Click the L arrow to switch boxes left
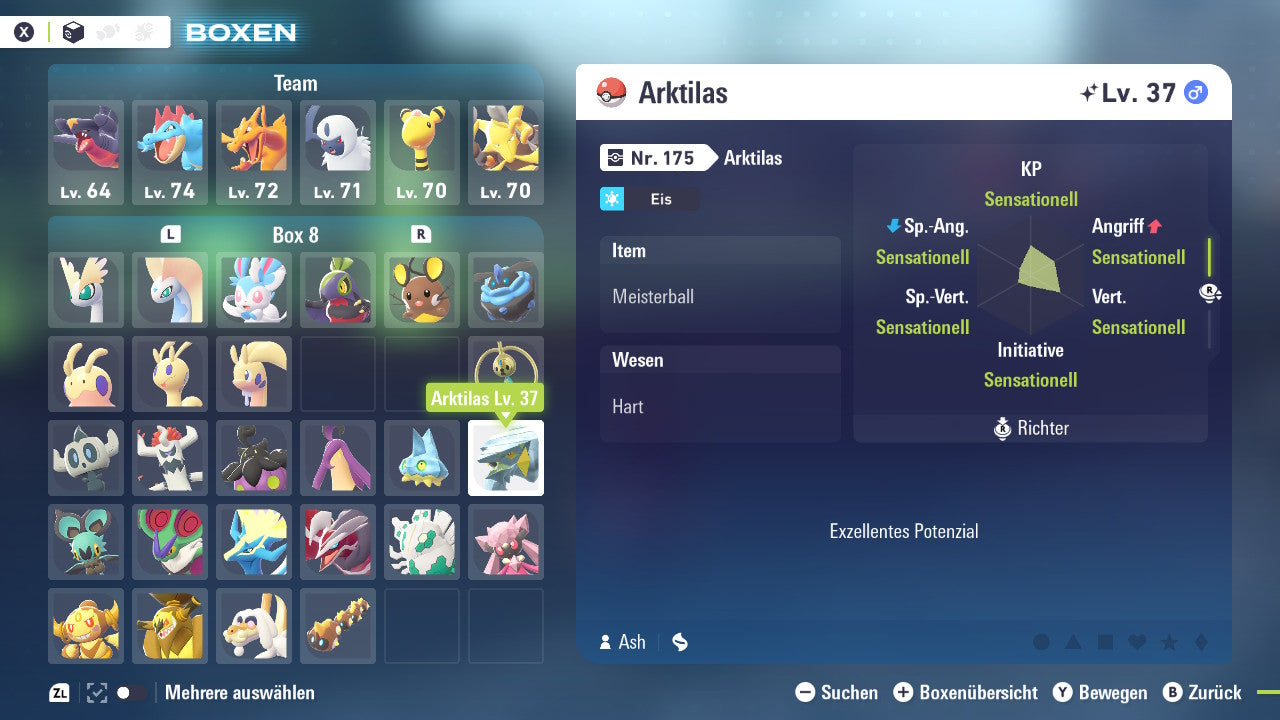Viewport: 1280px width, 720px height. [x=170, y=232]
